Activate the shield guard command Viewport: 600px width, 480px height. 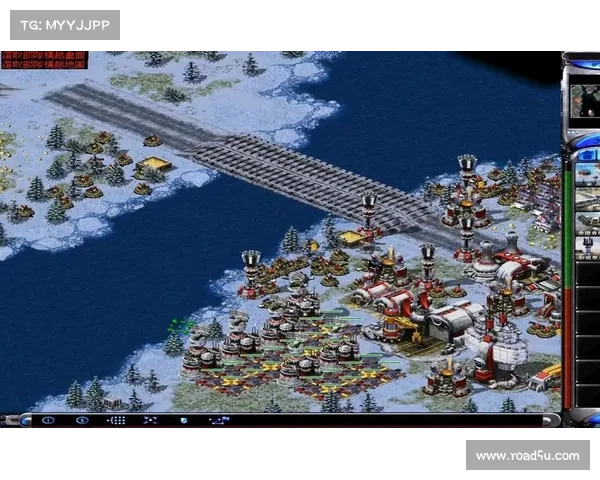click(184, 420)
